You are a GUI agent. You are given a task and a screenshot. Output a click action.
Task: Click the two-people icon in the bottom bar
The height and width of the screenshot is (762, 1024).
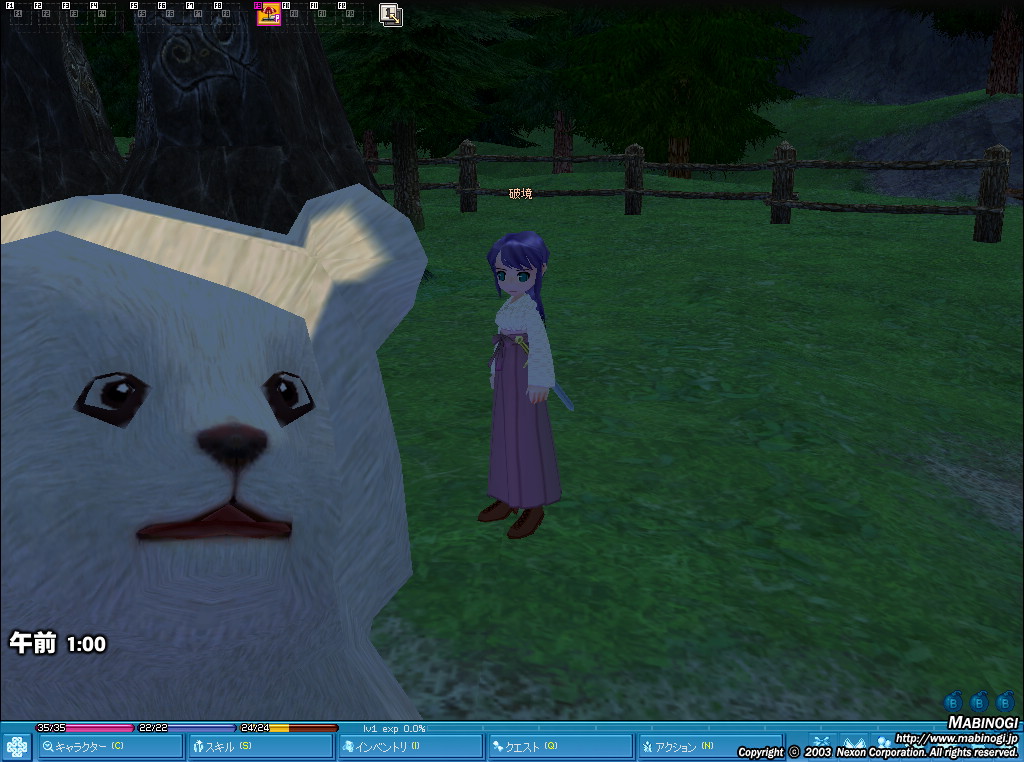tap(884, 742)
